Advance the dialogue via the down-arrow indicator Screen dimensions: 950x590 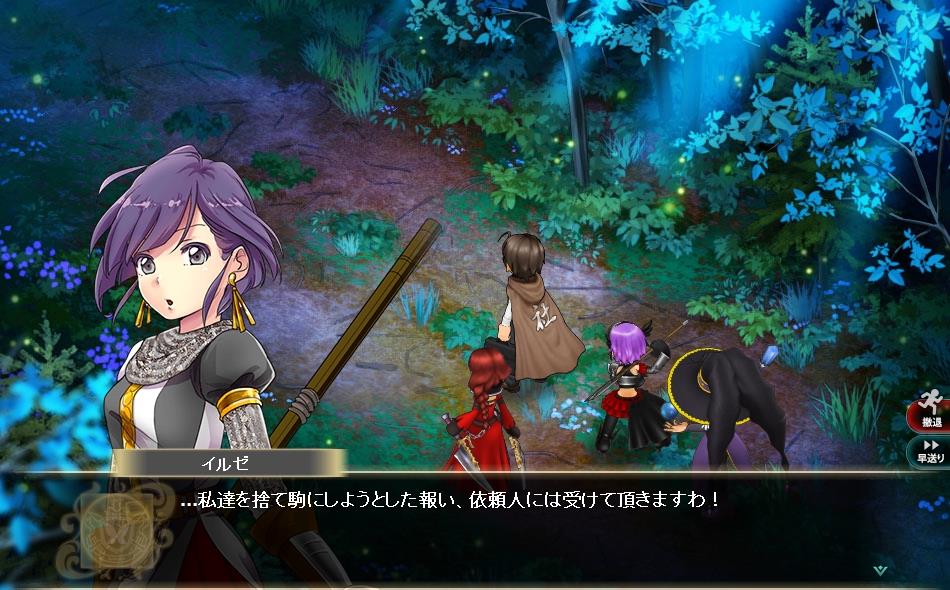[x=880, y=570]
